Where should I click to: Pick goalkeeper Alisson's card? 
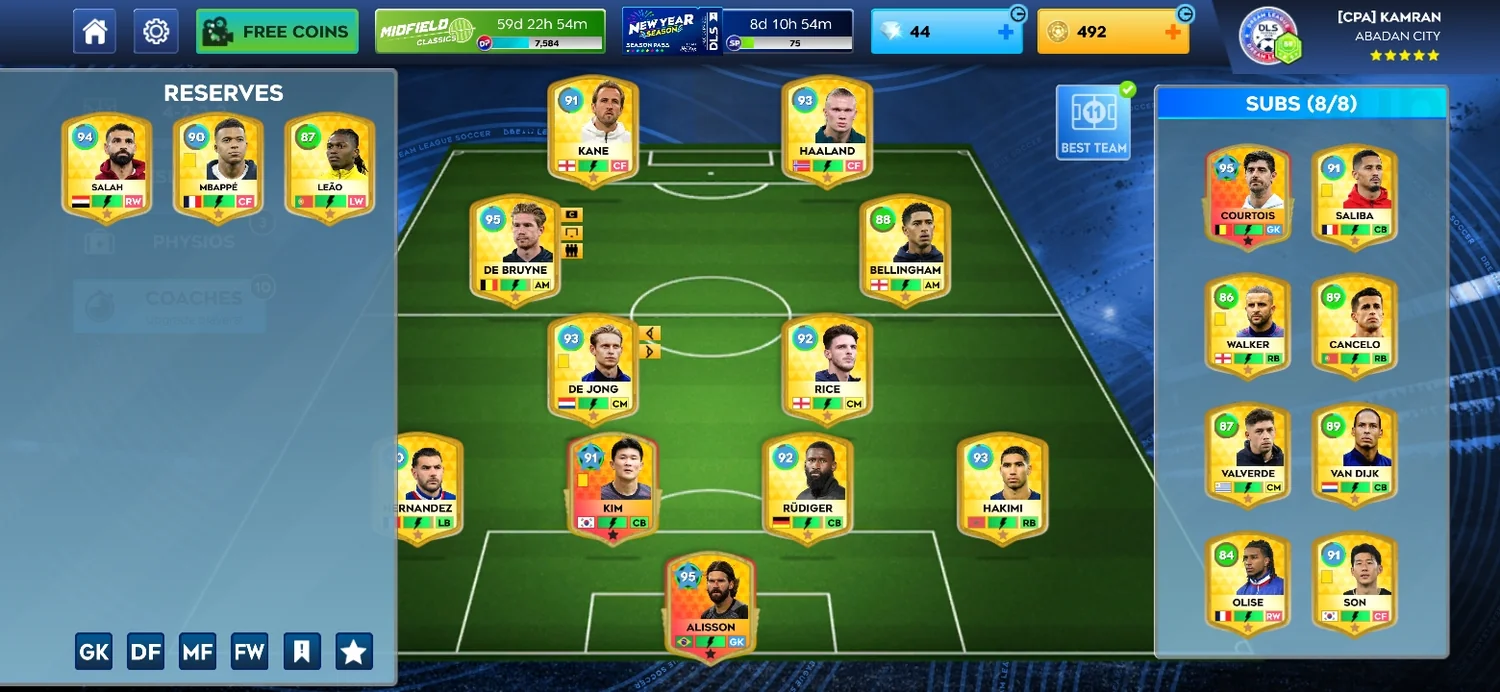click(x=710, y=607)
